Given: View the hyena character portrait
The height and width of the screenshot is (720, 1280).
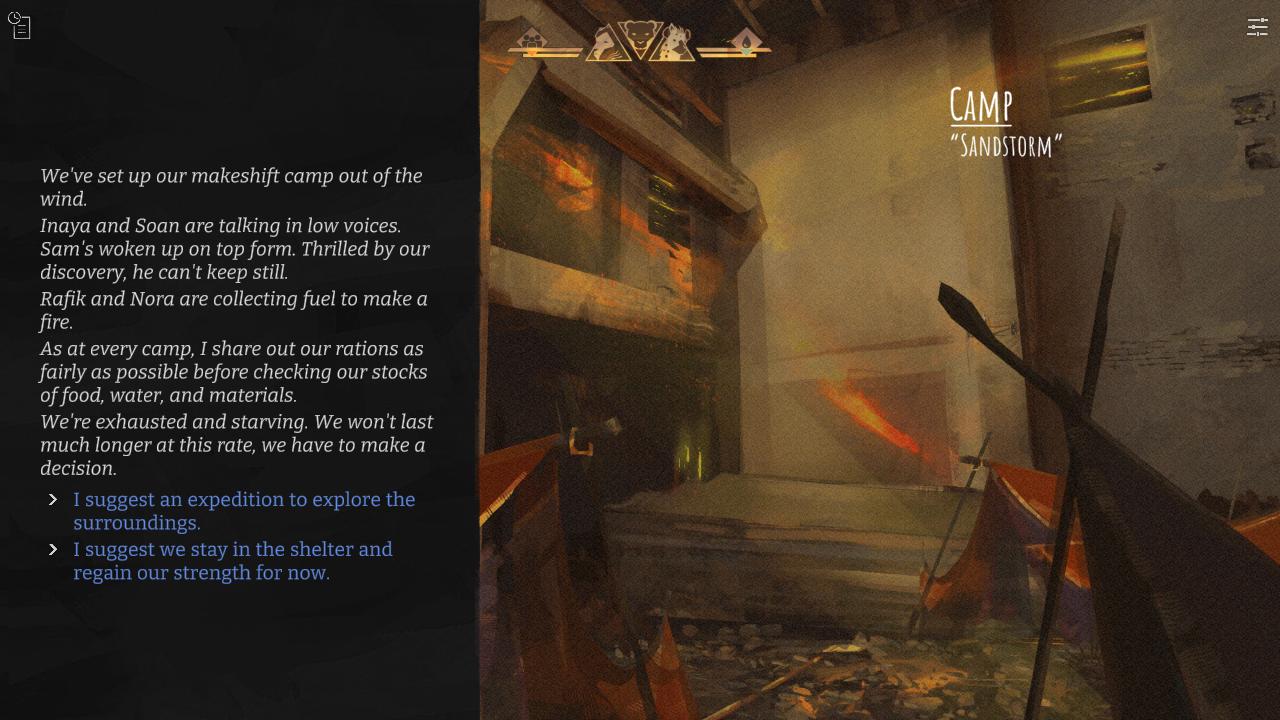Looking at the screenshot, I should (676, 42).
